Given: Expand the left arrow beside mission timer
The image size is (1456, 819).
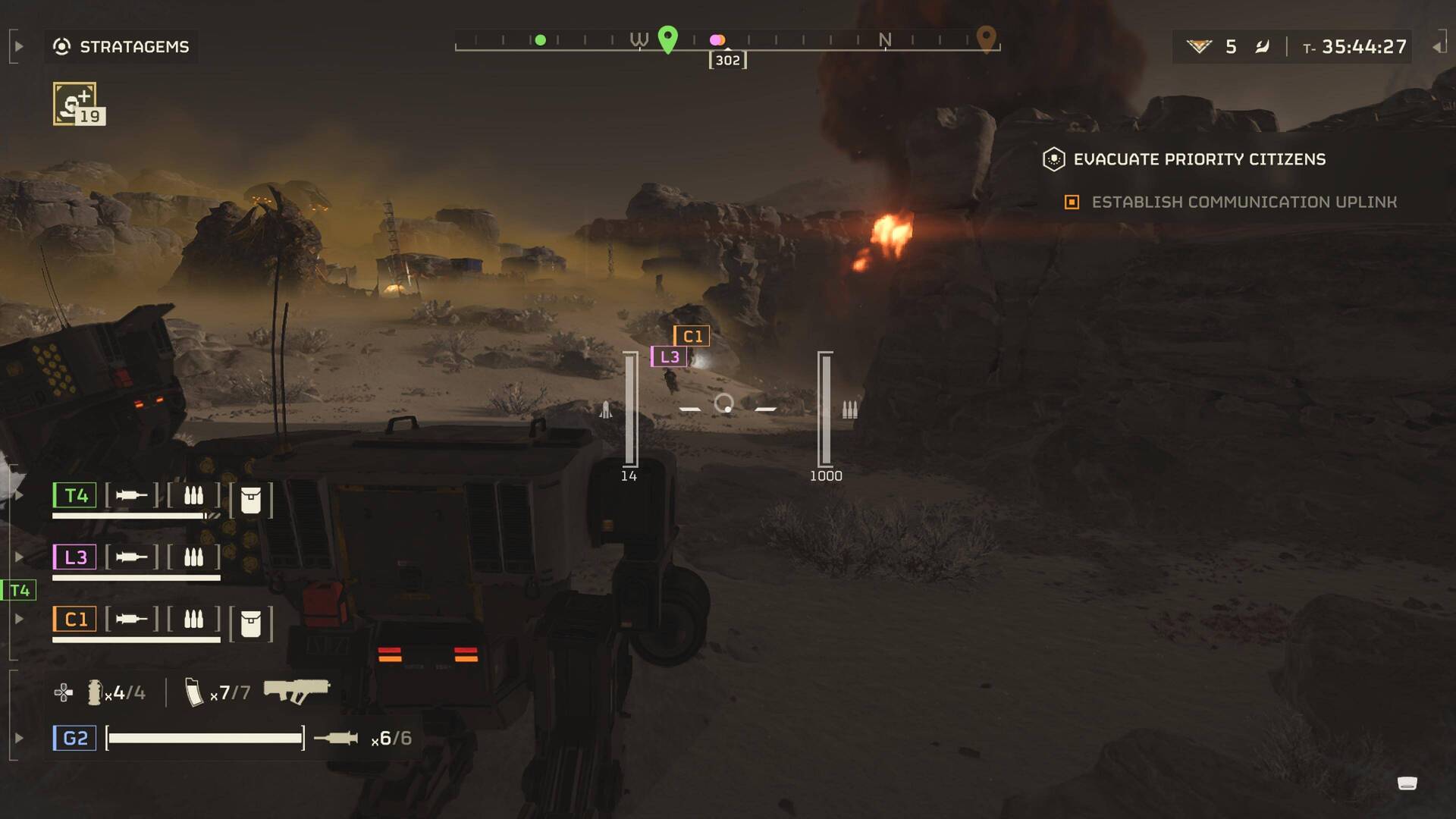Looking at the screenshot, I should tap(1437, 47).
